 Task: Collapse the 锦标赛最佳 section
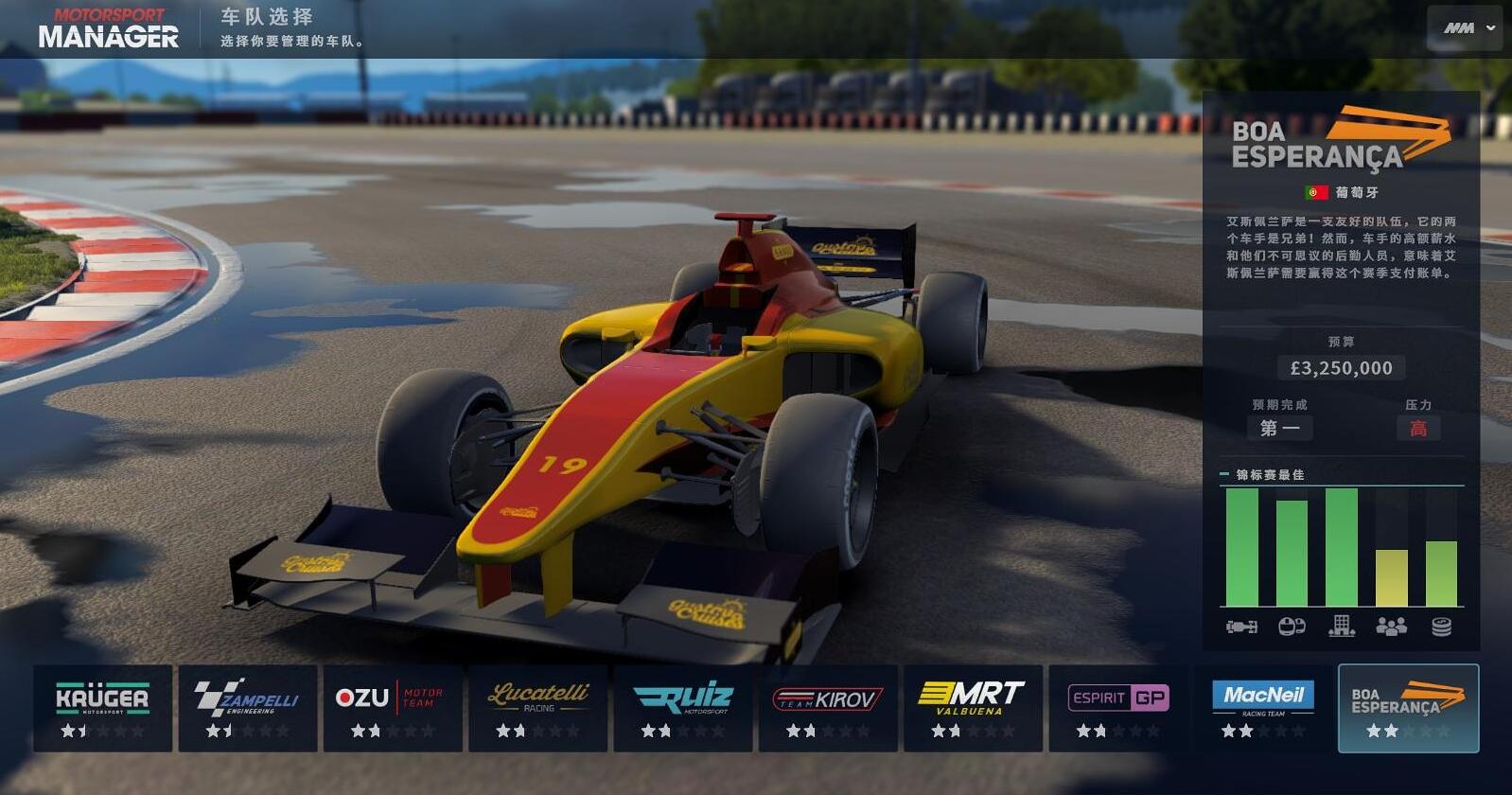(x=1223, y=474)
